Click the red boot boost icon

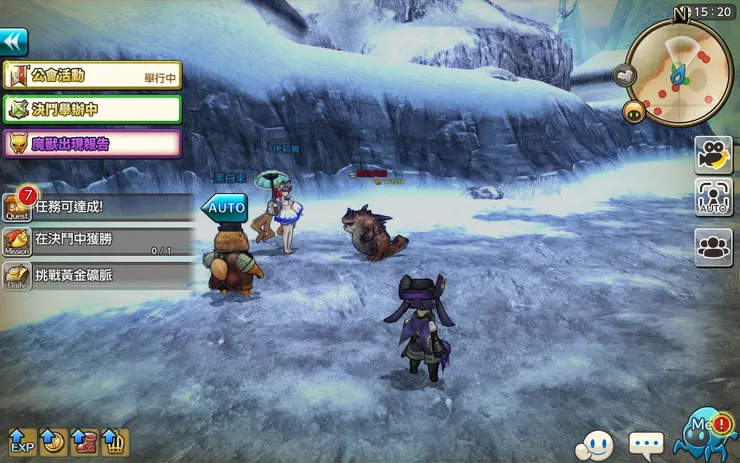(x=85, y=441)
